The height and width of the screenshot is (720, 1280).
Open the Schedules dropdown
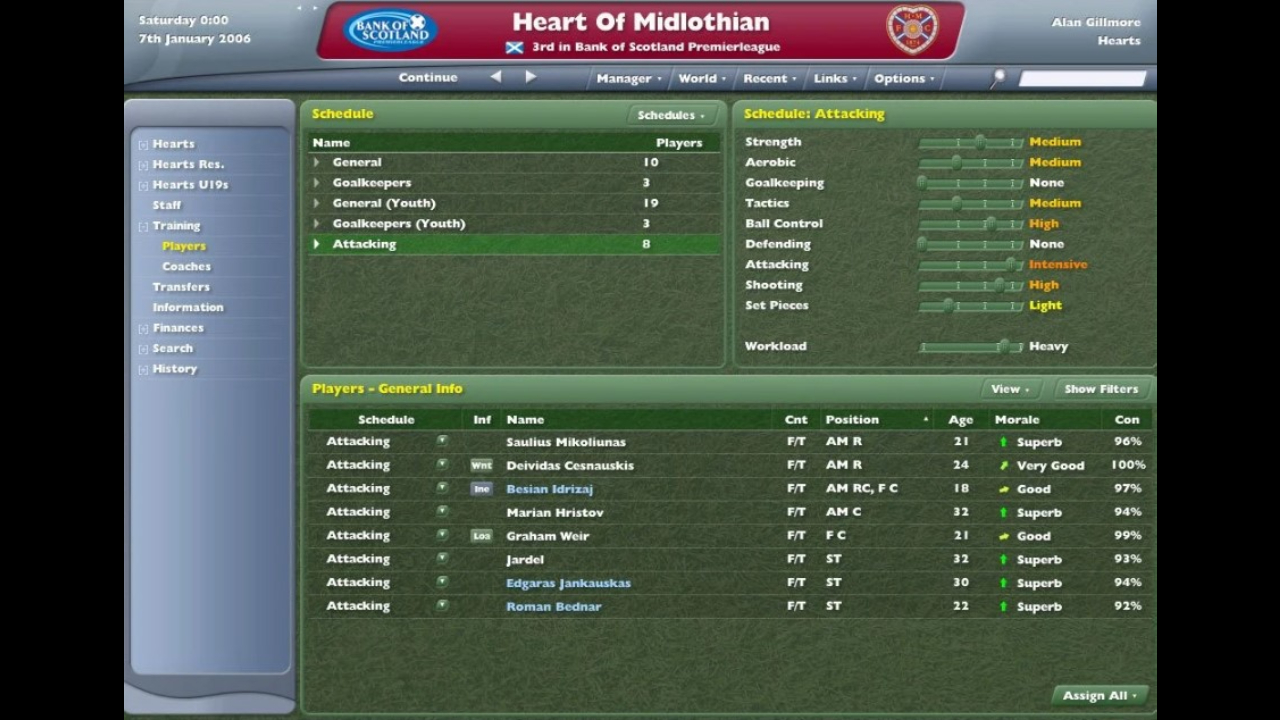click(670, 115)
